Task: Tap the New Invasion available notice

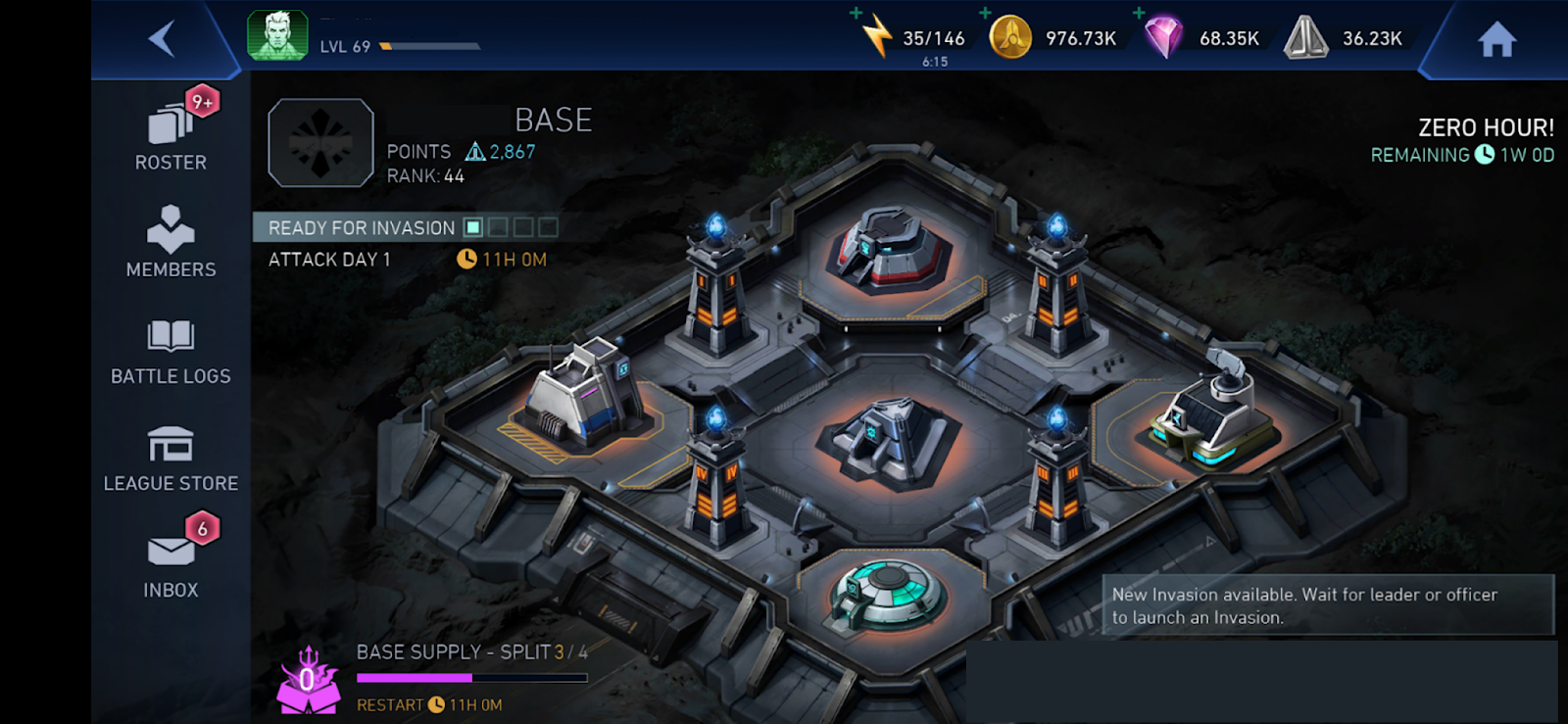Action: point(1327,605)
